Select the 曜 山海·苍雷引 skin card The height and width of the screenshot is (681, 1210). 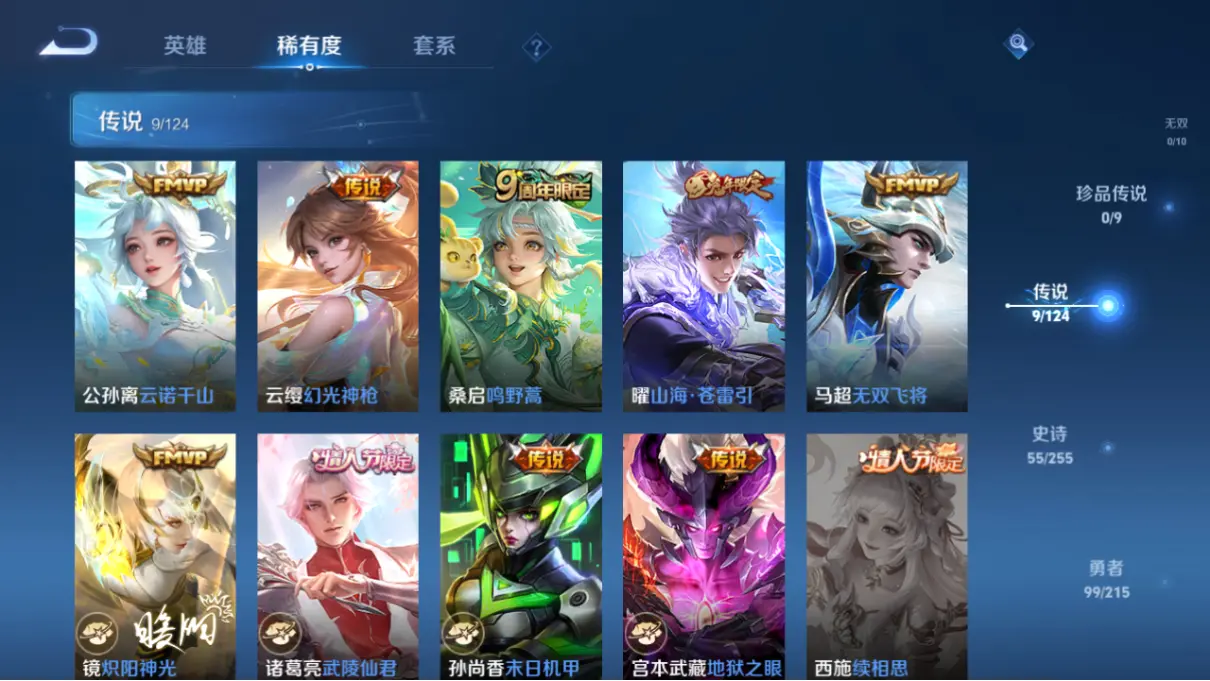coord(704,286)
